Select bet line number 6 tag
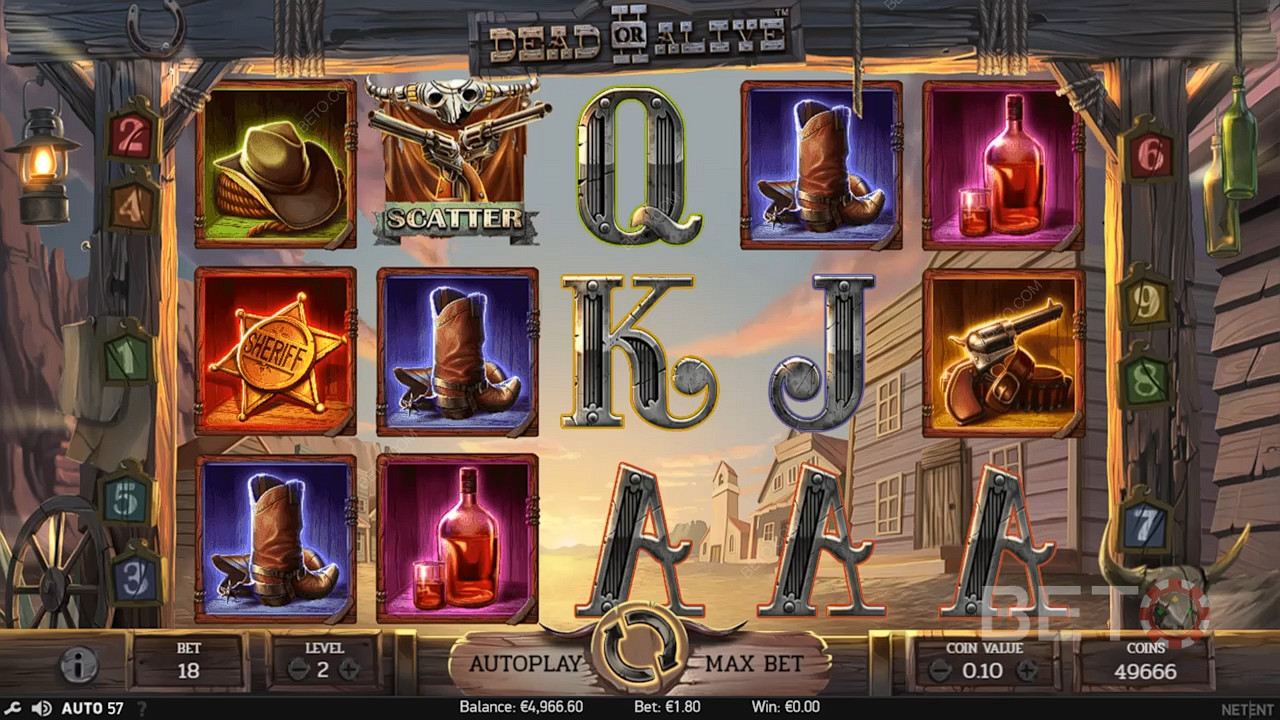This screenshot has height=720, width=1280. click(1148, 156)
